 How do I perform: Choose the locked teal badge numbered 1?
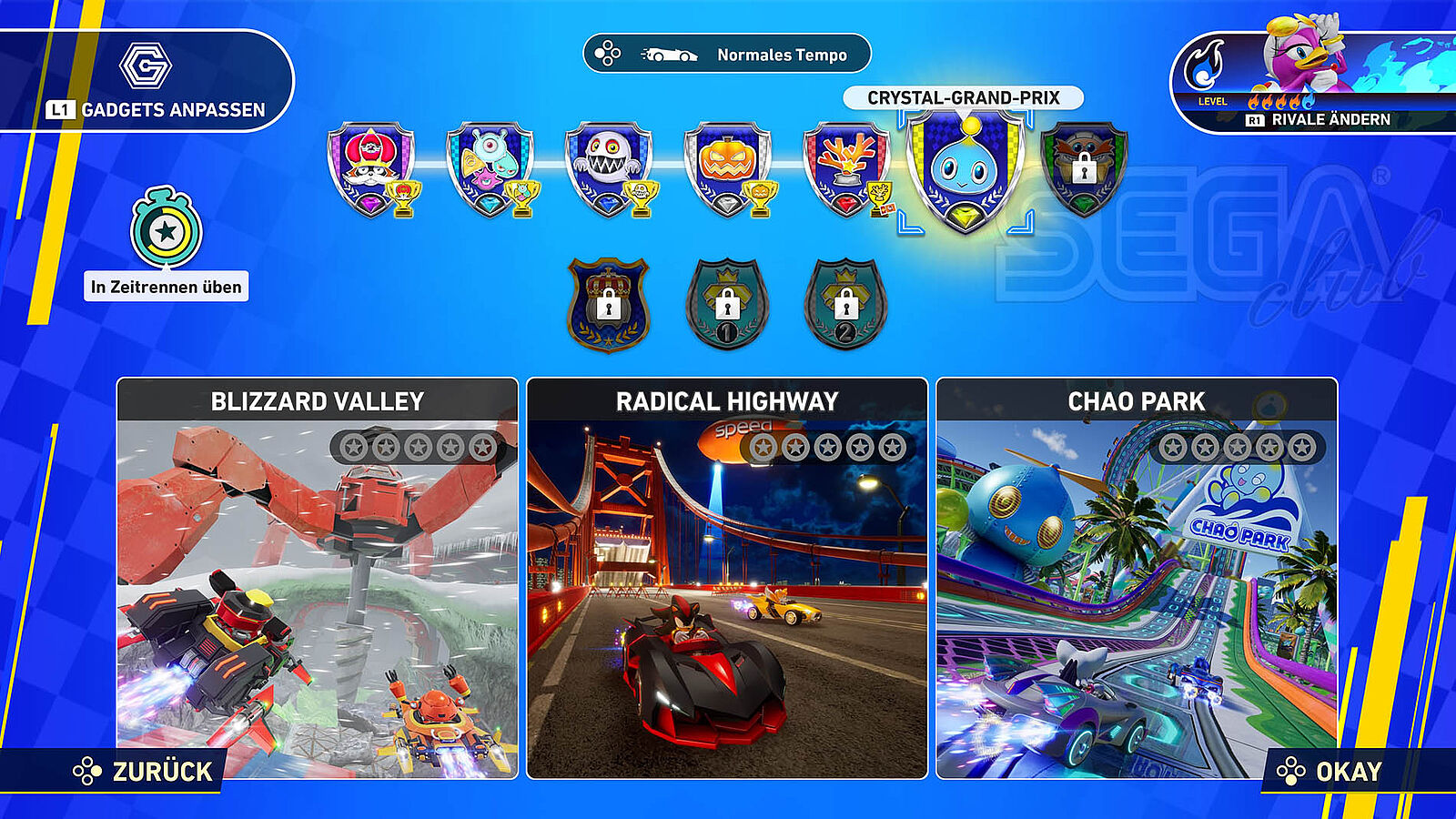pos(727,304)
